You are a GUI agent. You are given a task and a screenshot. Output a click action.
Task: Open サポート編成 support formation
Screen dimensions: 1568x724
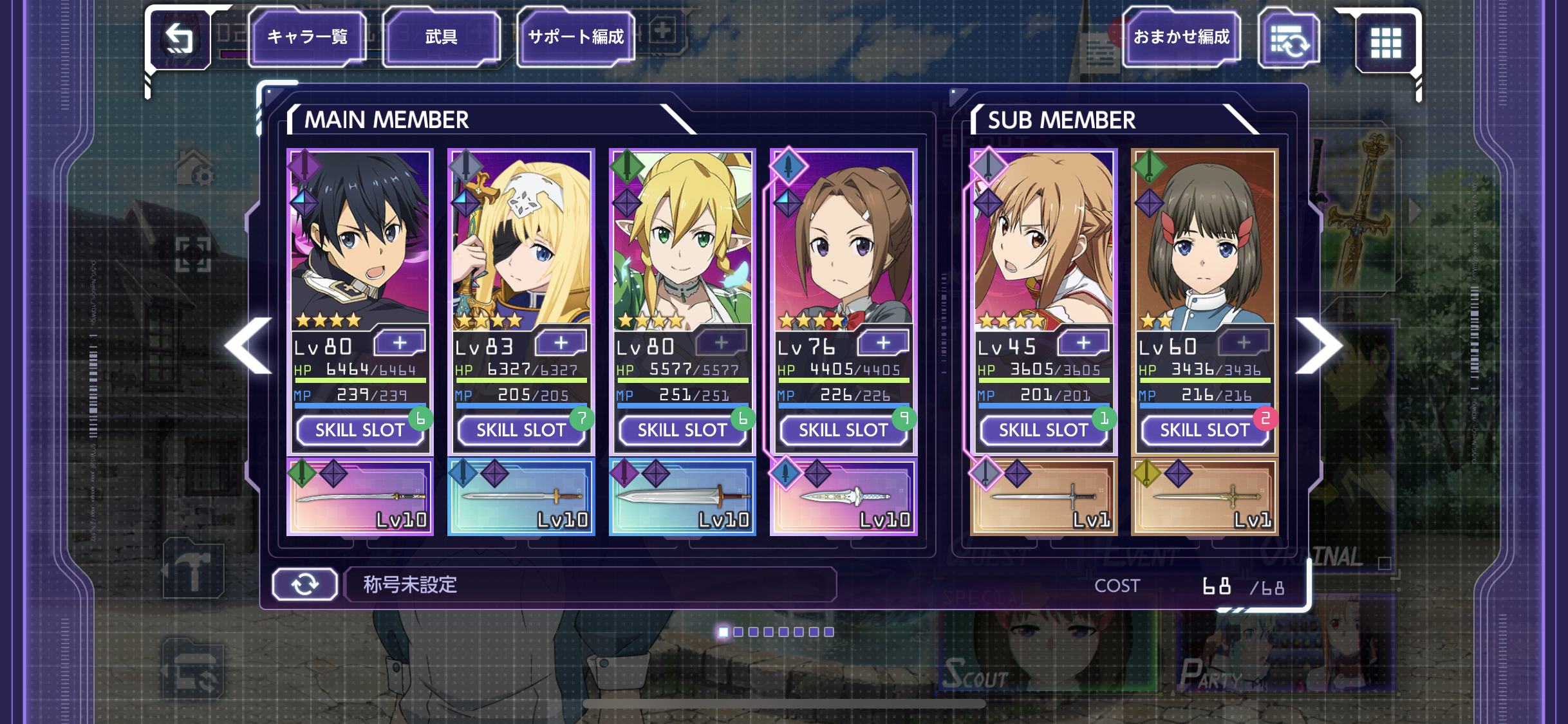[x=575, y=37]
